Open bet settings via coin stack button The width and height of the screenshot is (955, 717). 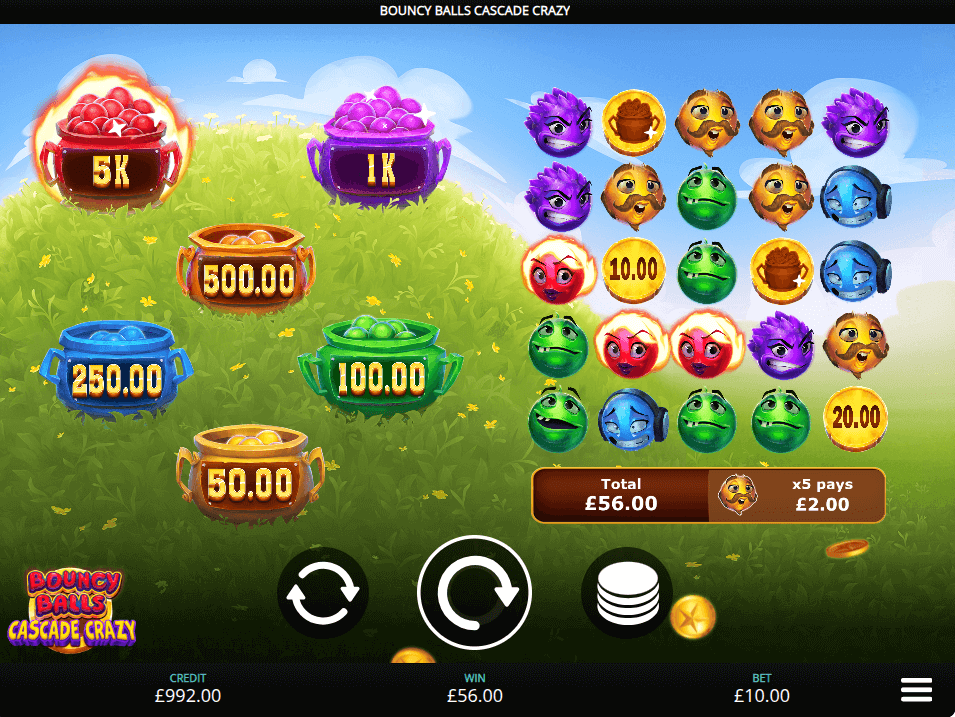(627, 594)
